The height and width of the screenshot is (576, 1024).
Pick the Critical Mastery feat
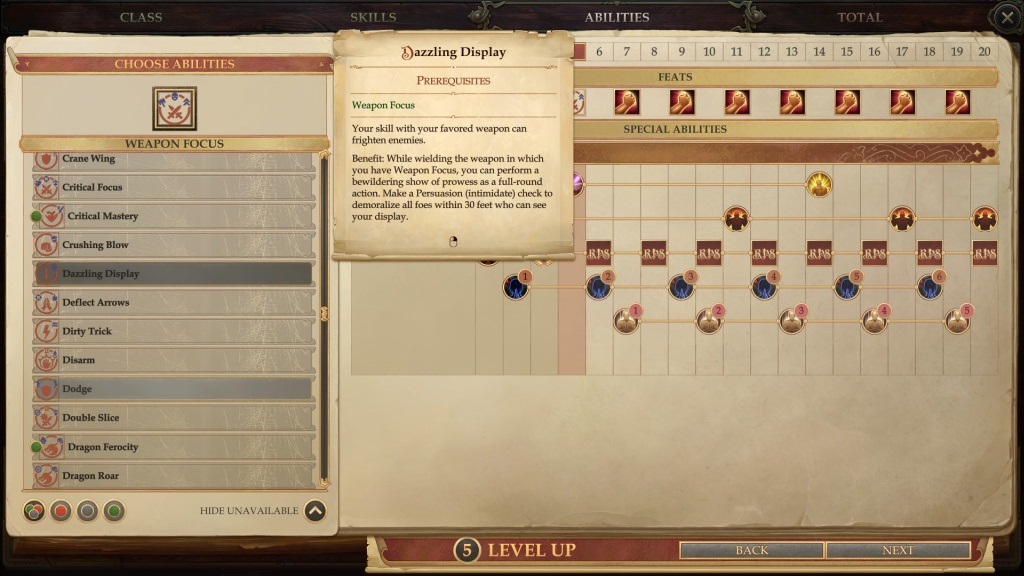coord(175,216)
